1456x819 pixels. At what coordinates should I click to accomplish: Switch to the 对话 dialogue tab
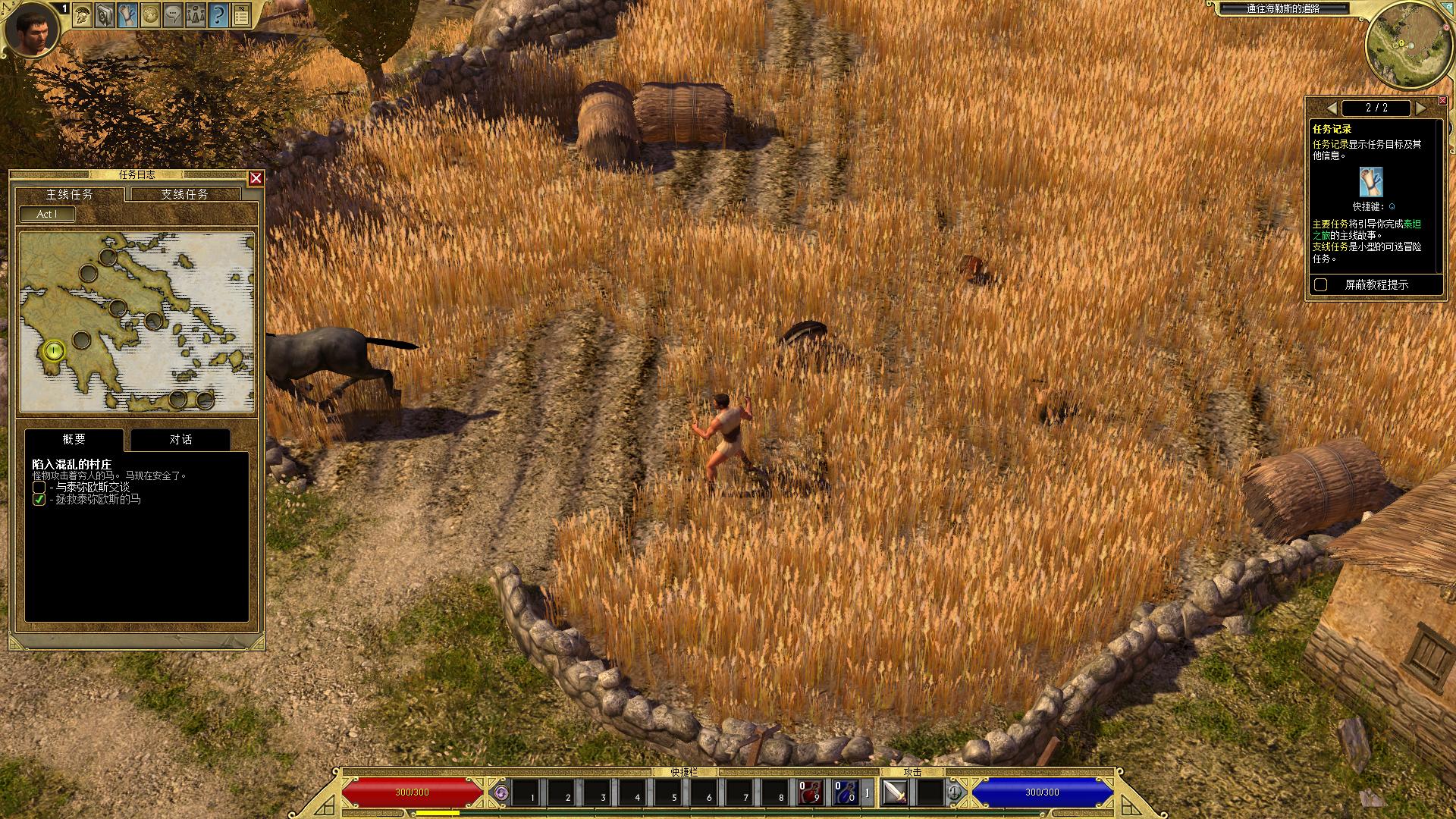[x=180, y=440]
